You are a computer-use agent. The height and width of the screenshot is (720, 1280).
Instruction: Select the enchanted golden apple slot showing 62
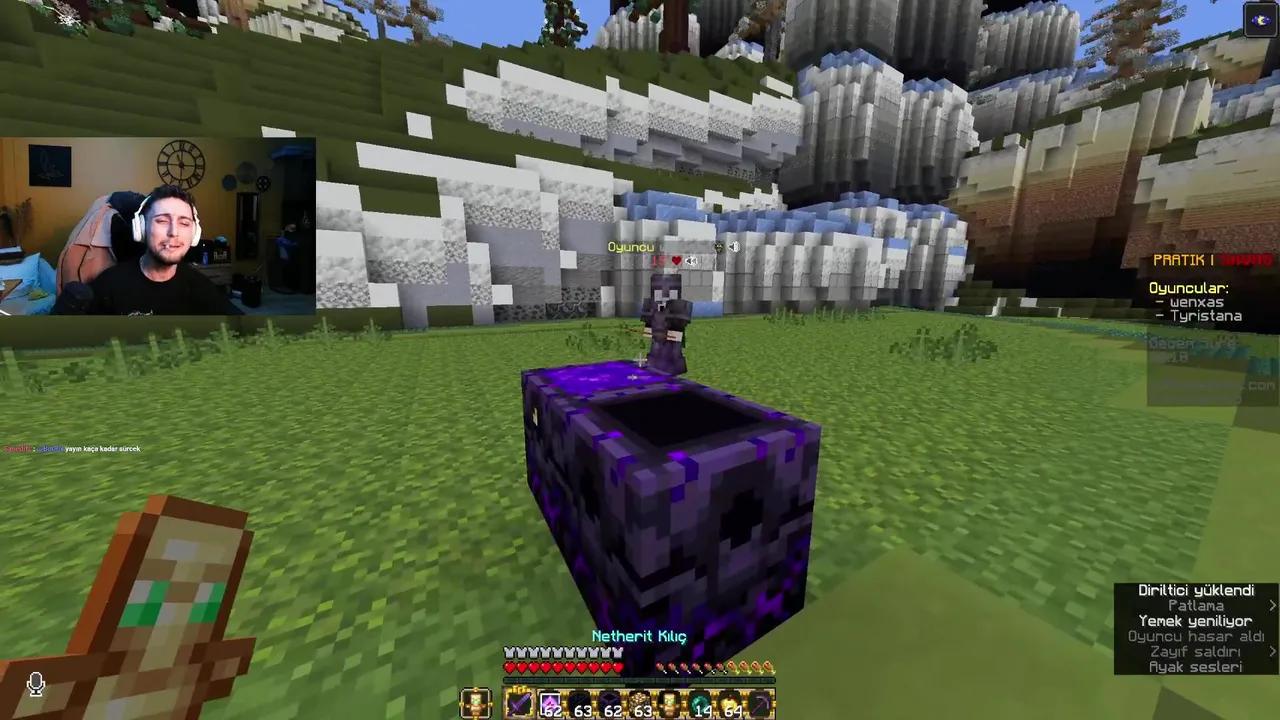[x=549, y=705]
